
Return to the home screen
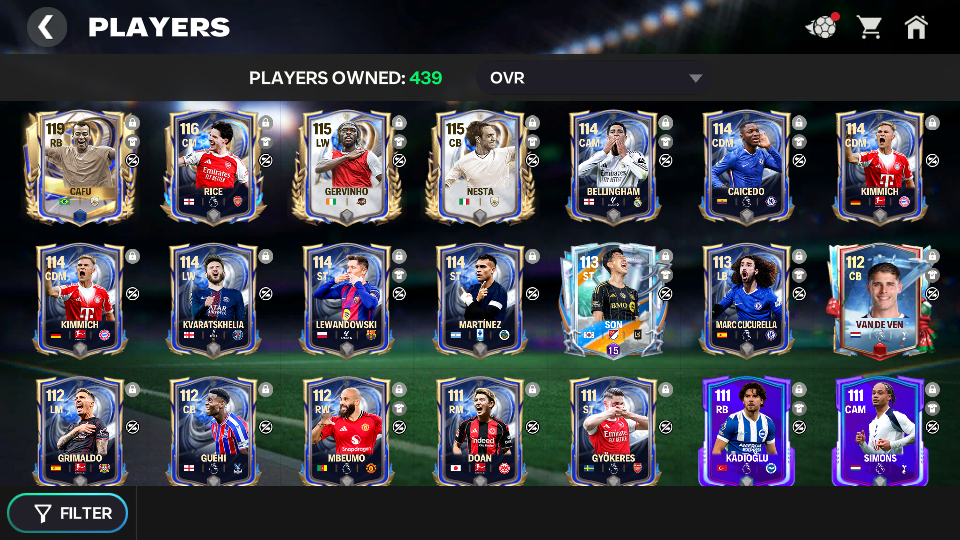tap(916, 27)
